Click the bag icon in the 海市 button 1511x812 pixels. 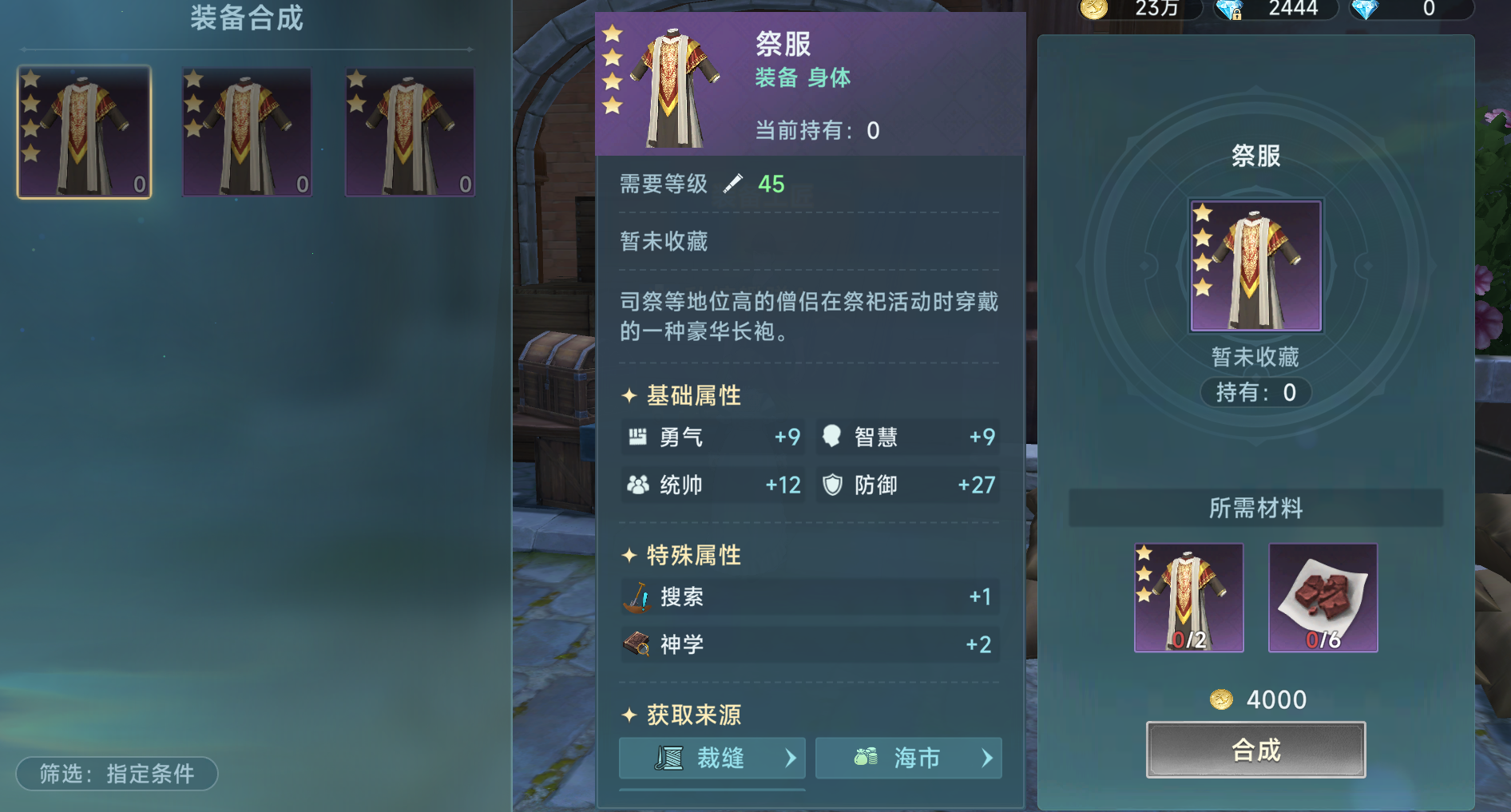865,758
